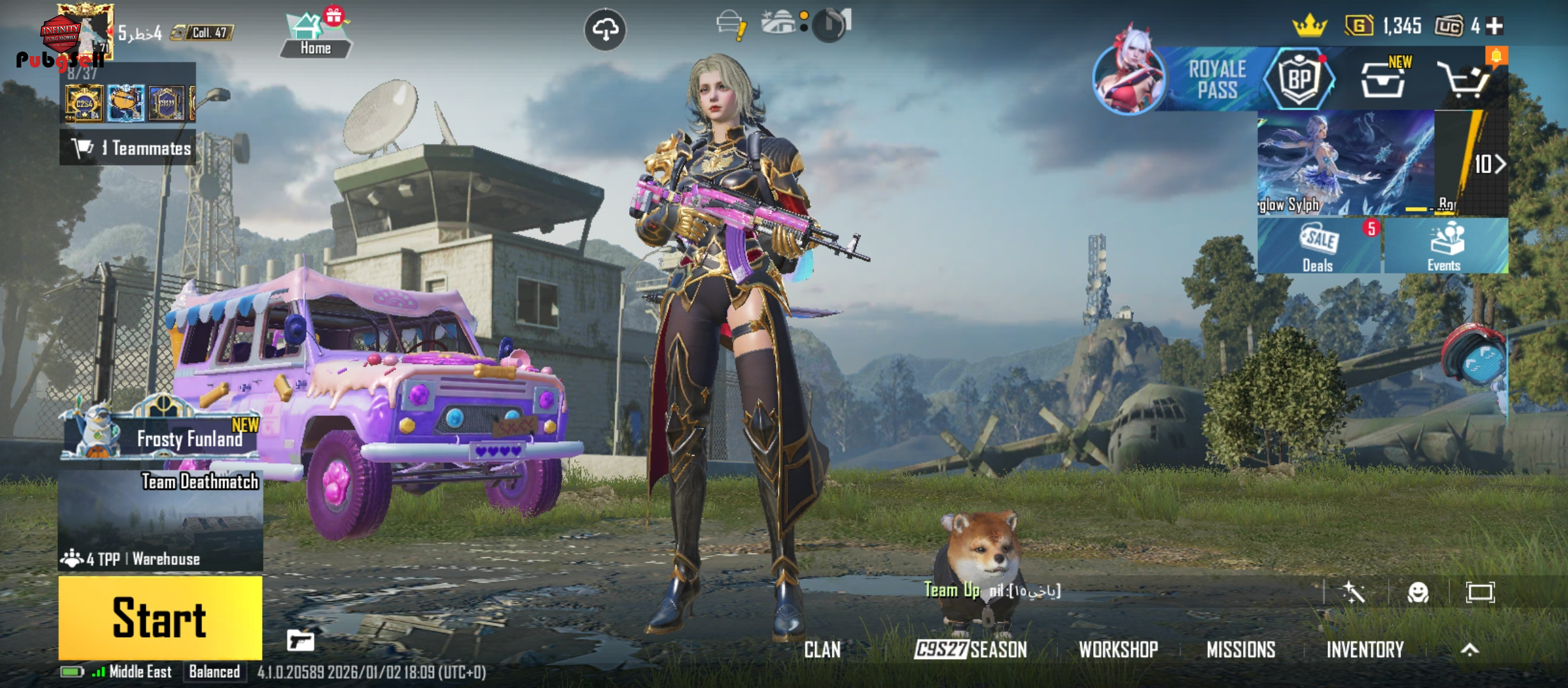This screenshot has width=1568, height=688.
Task: Open the Clan menu
Action: tap(822, 650)
